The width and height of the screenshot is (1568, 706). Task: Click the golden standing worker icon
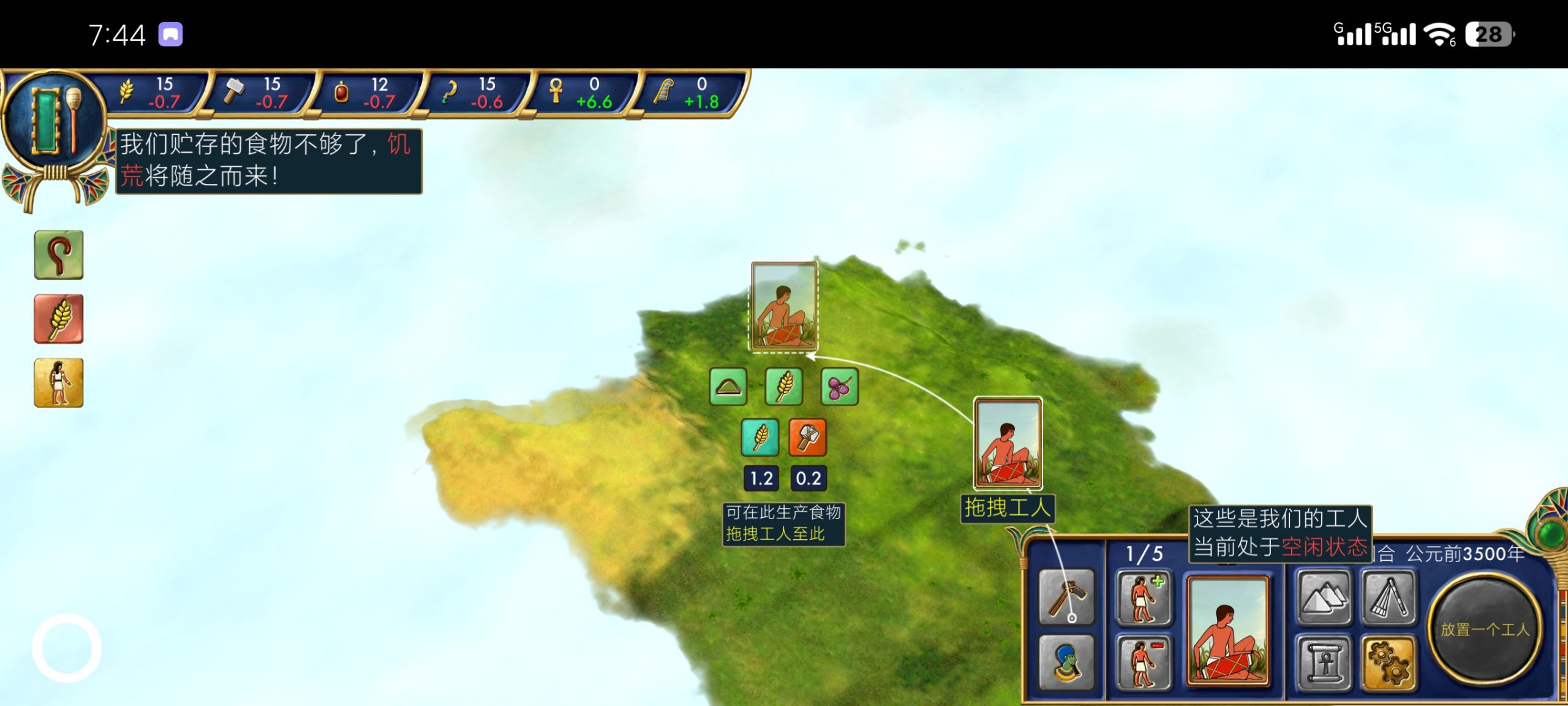click(x=59, y=383)
